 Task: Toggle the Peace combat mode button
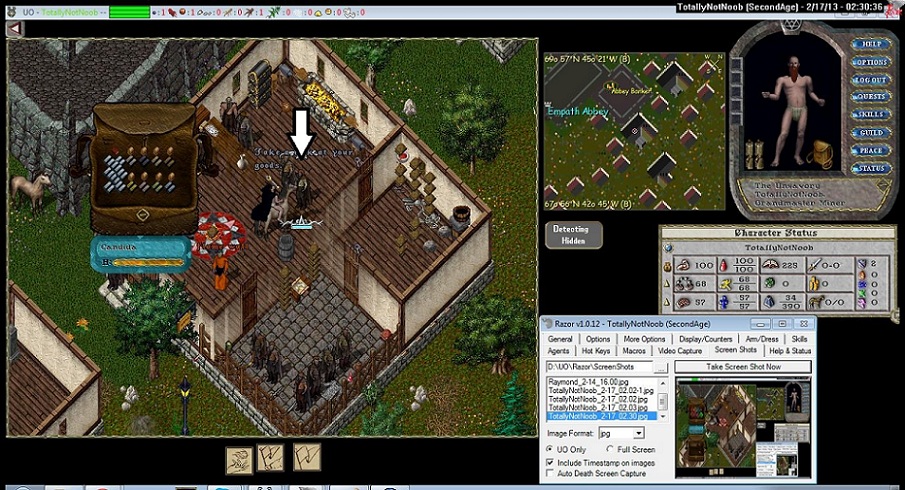point(870,150)
